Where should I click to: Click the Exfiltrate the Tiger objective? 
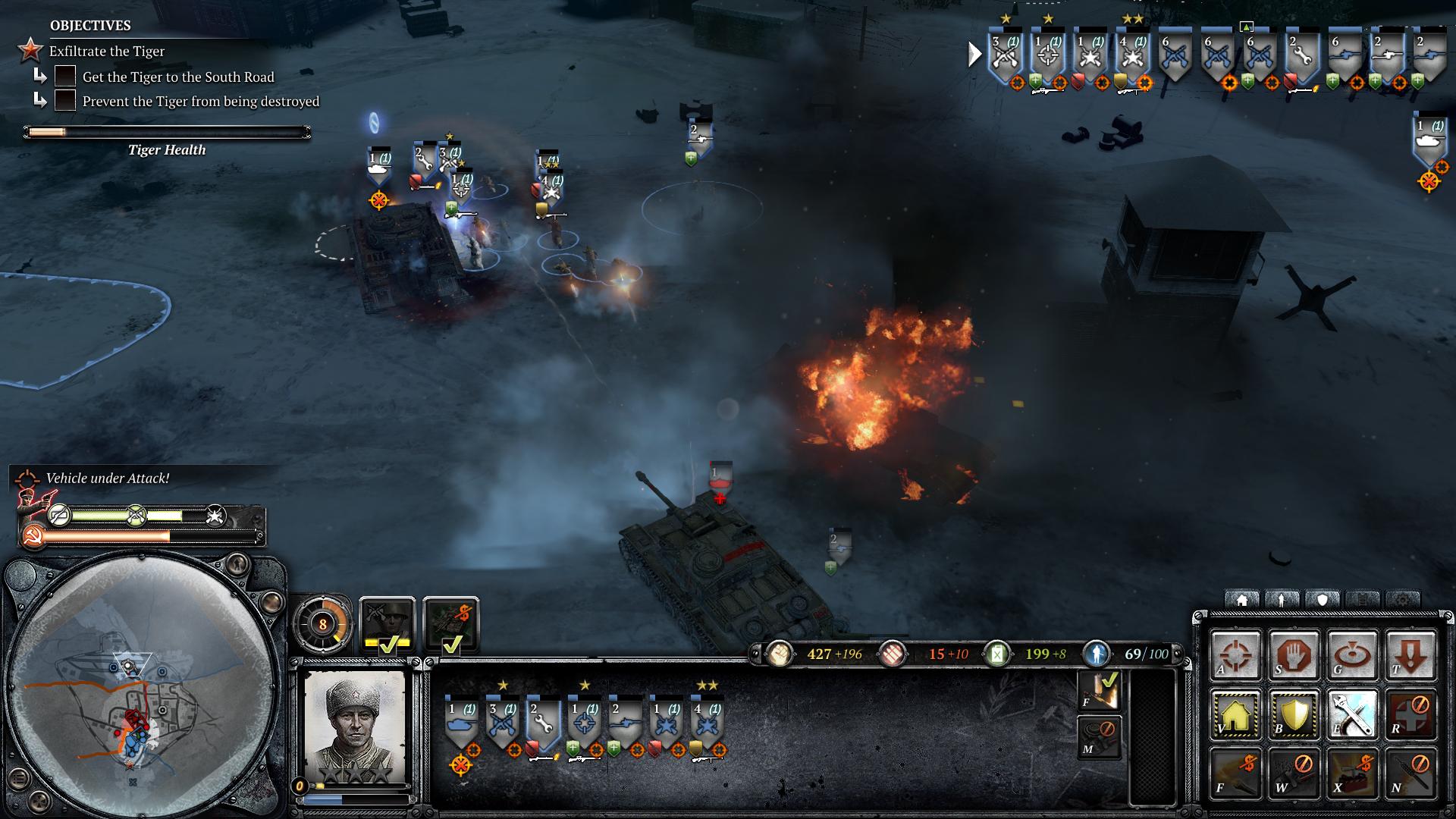107,51
